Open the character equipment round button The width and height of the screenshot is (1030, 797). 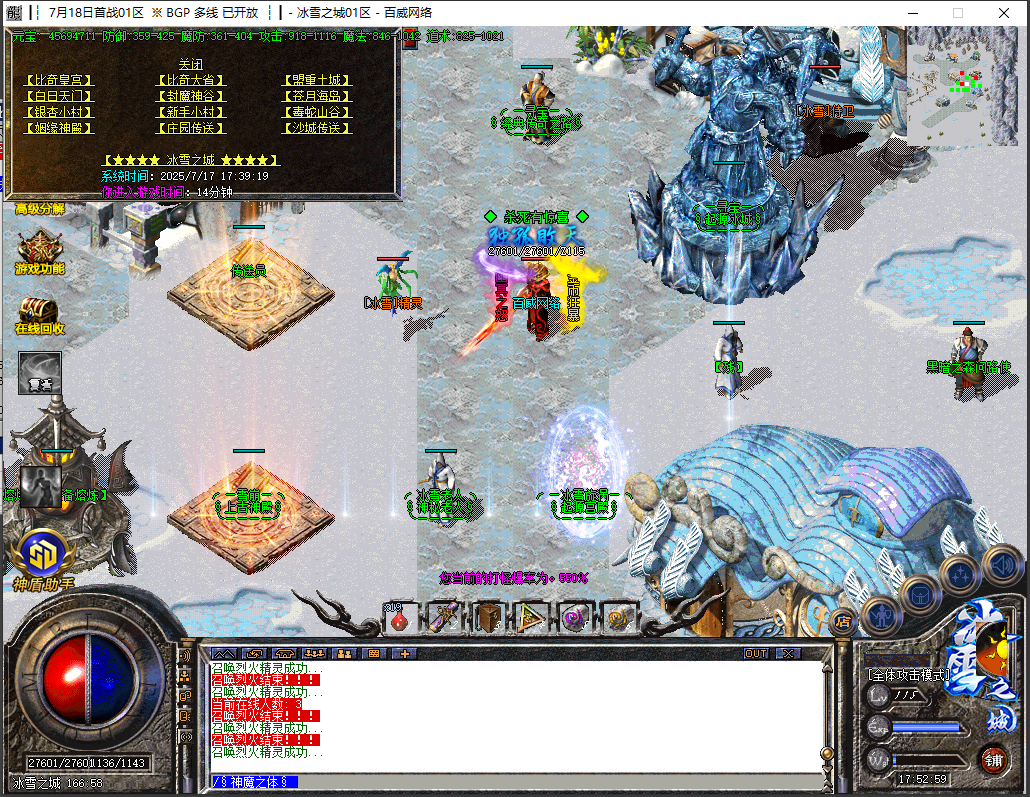[881, 614]
